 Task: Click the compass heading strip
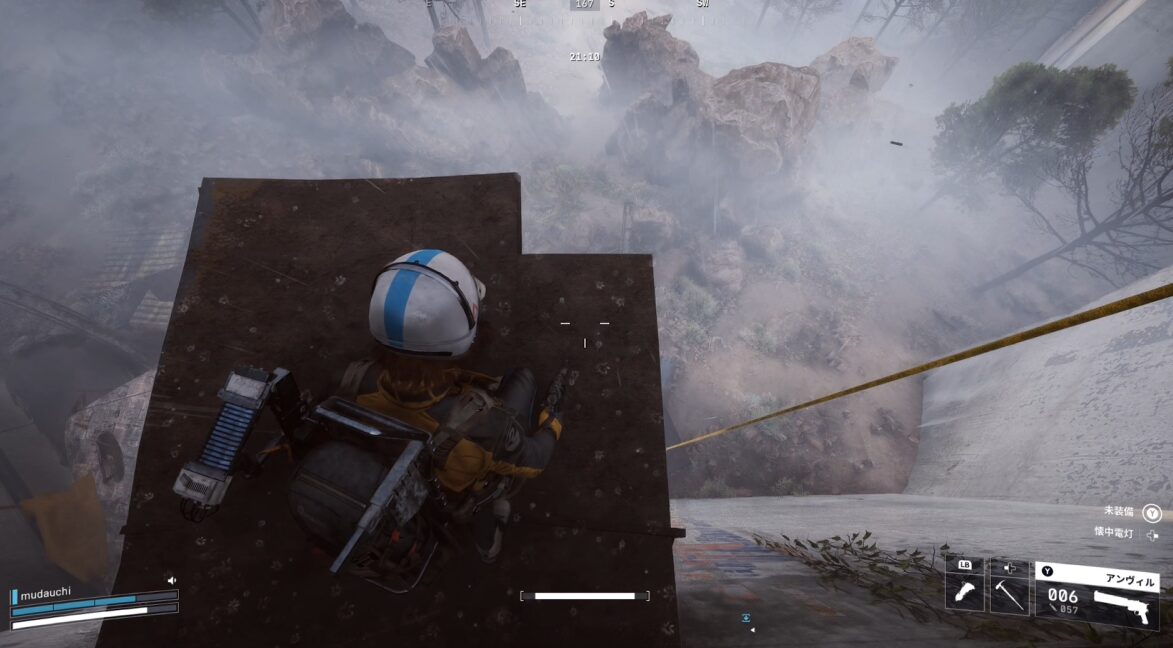585,5
